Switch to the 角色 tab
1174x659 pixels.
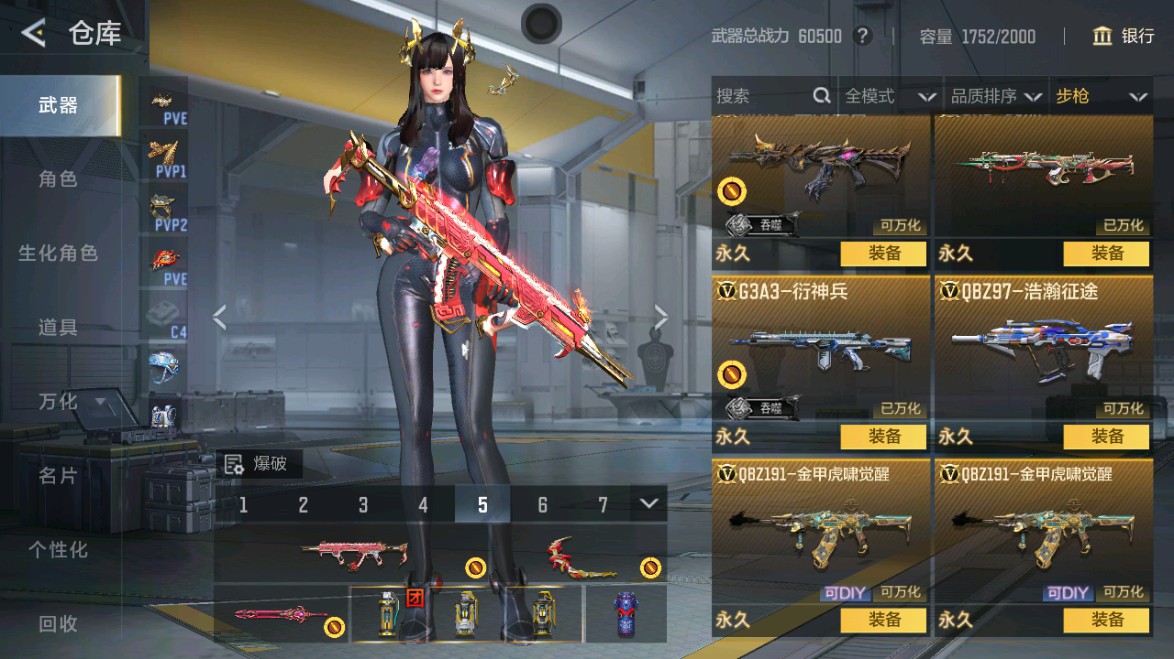58,179
